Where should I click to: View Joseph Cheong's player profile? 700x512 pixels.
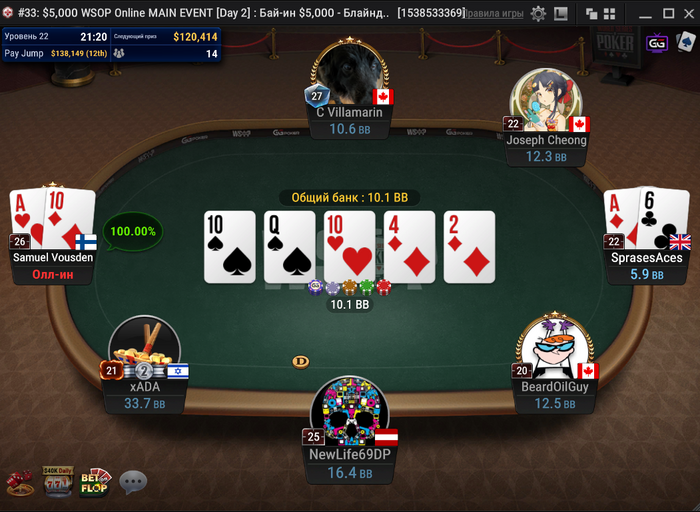(544, 101)
